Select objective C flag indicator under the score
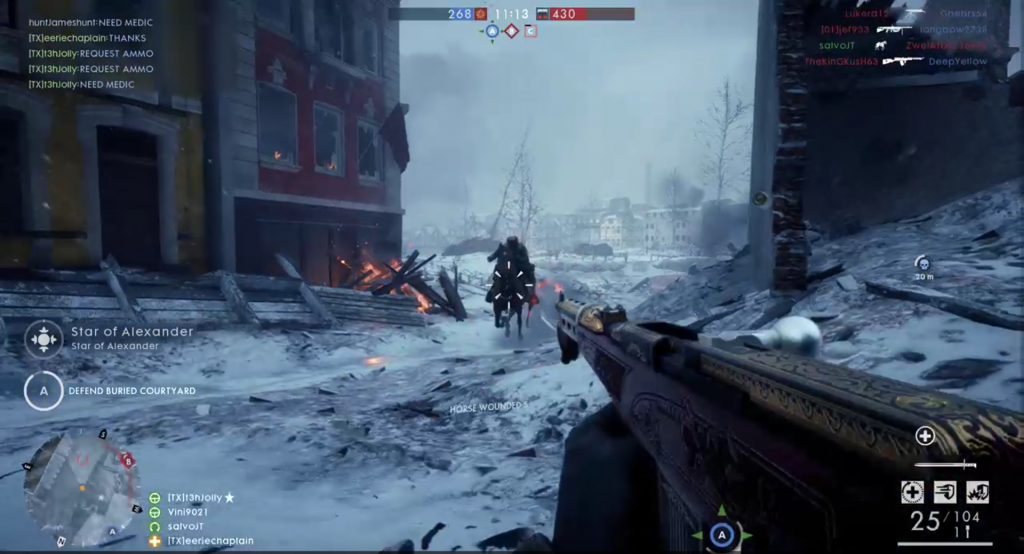 [x=531, y=31]
